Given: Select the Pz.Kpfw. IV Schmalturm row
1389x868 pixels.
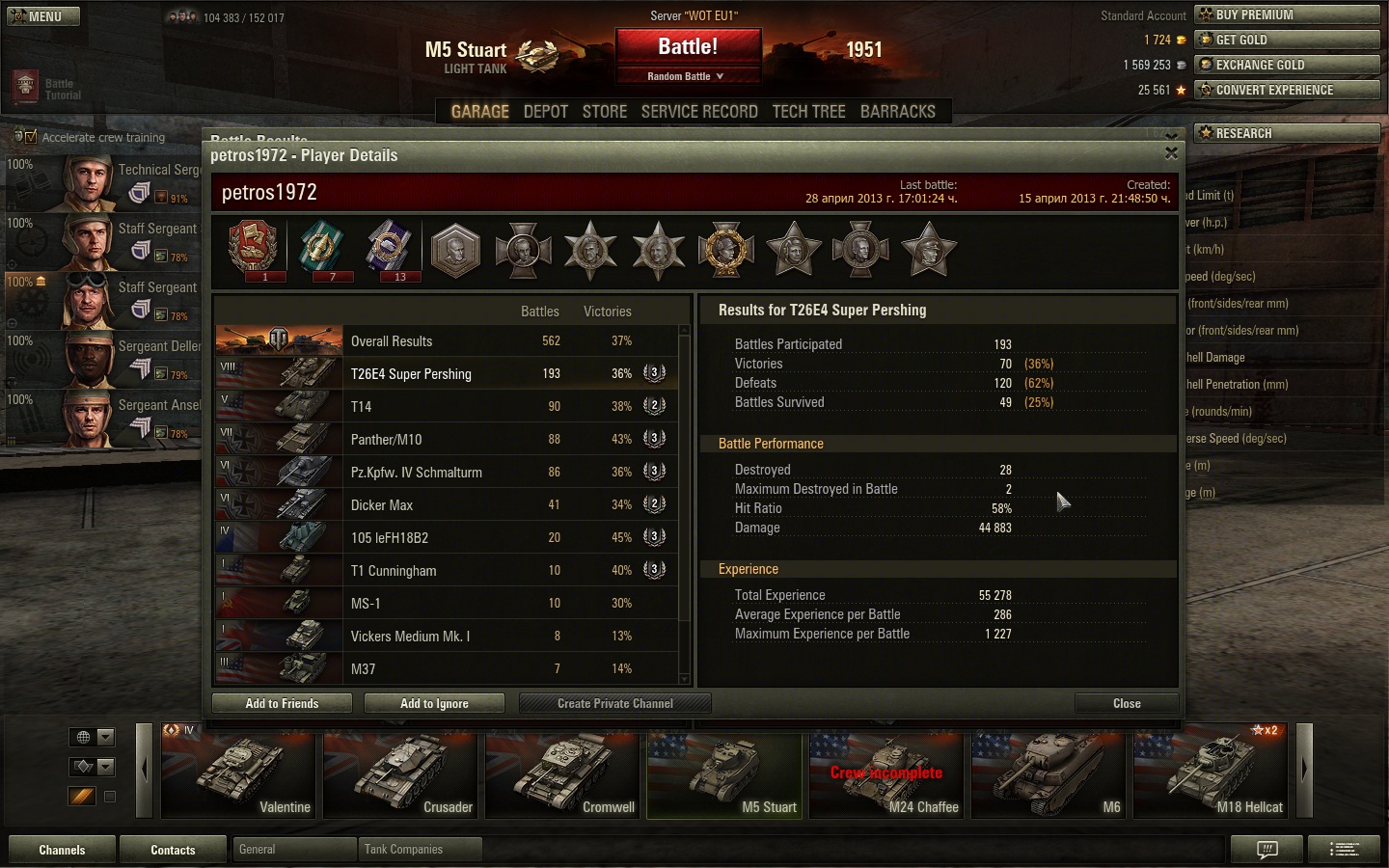Looking at the screenshot, I should [x=446, y=473].
